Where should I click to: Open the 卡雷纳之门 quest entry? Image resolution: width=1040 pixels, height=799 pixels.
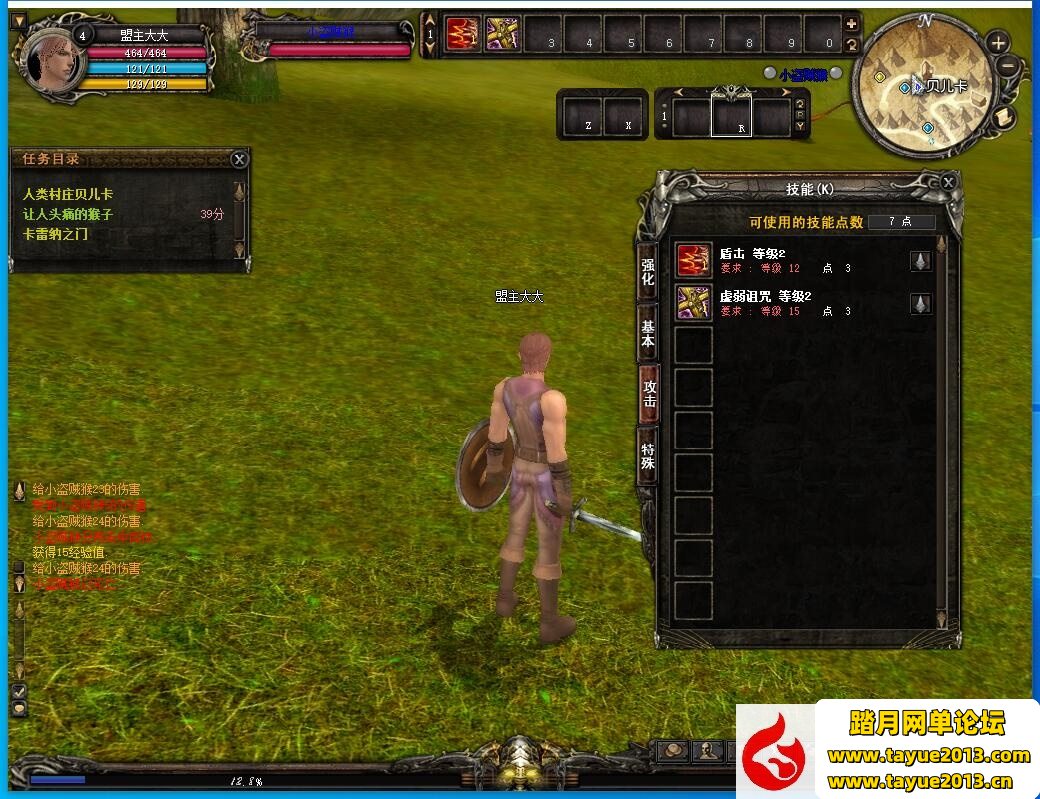point(56,234)
